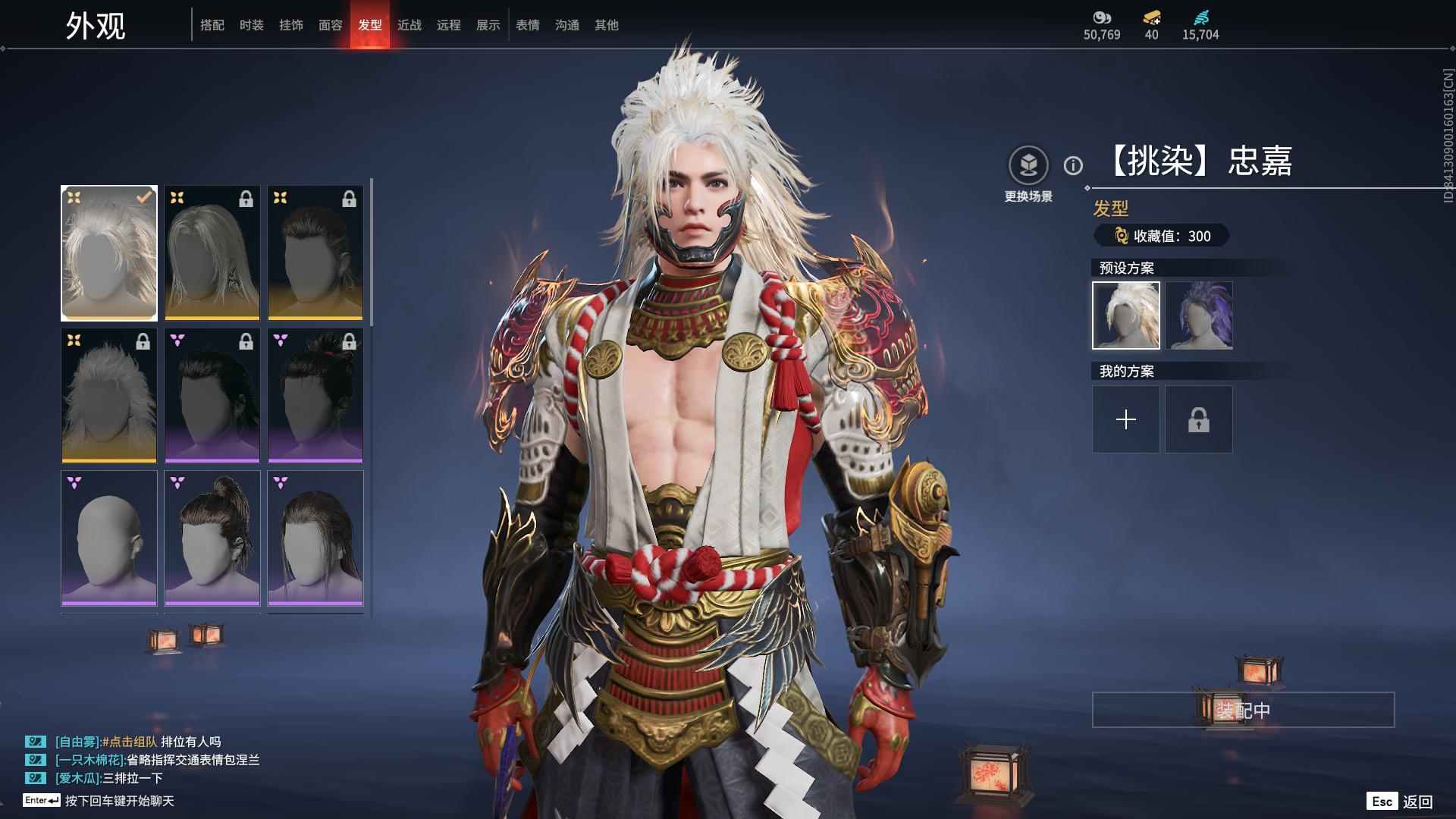The width and height of the screenshot is (1456, 819).
Task: Go to the 面容 face tab
Action: pyautogui.click(x=331, y=25)
